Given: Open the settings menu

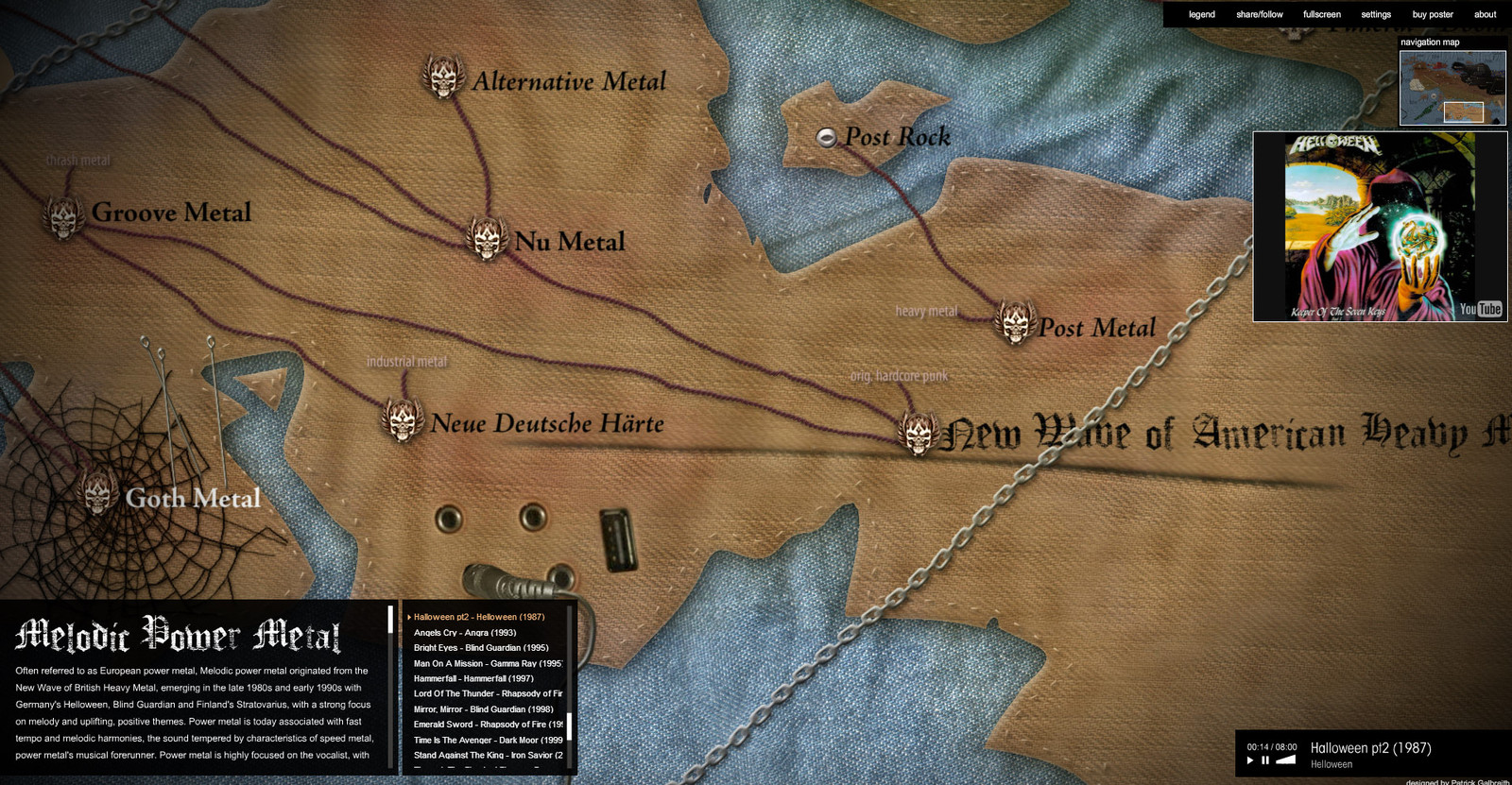Looking at the screenshot, I should (1375, 14).
